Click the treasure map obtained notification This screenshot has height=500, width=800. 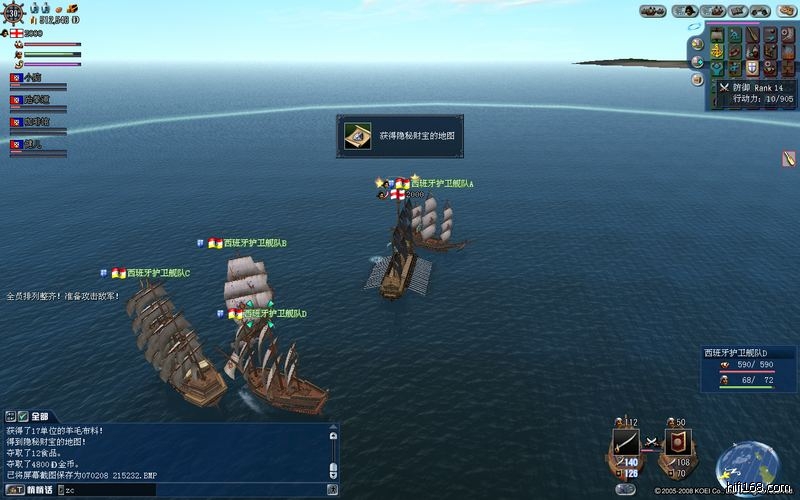(x=399, y=135)
